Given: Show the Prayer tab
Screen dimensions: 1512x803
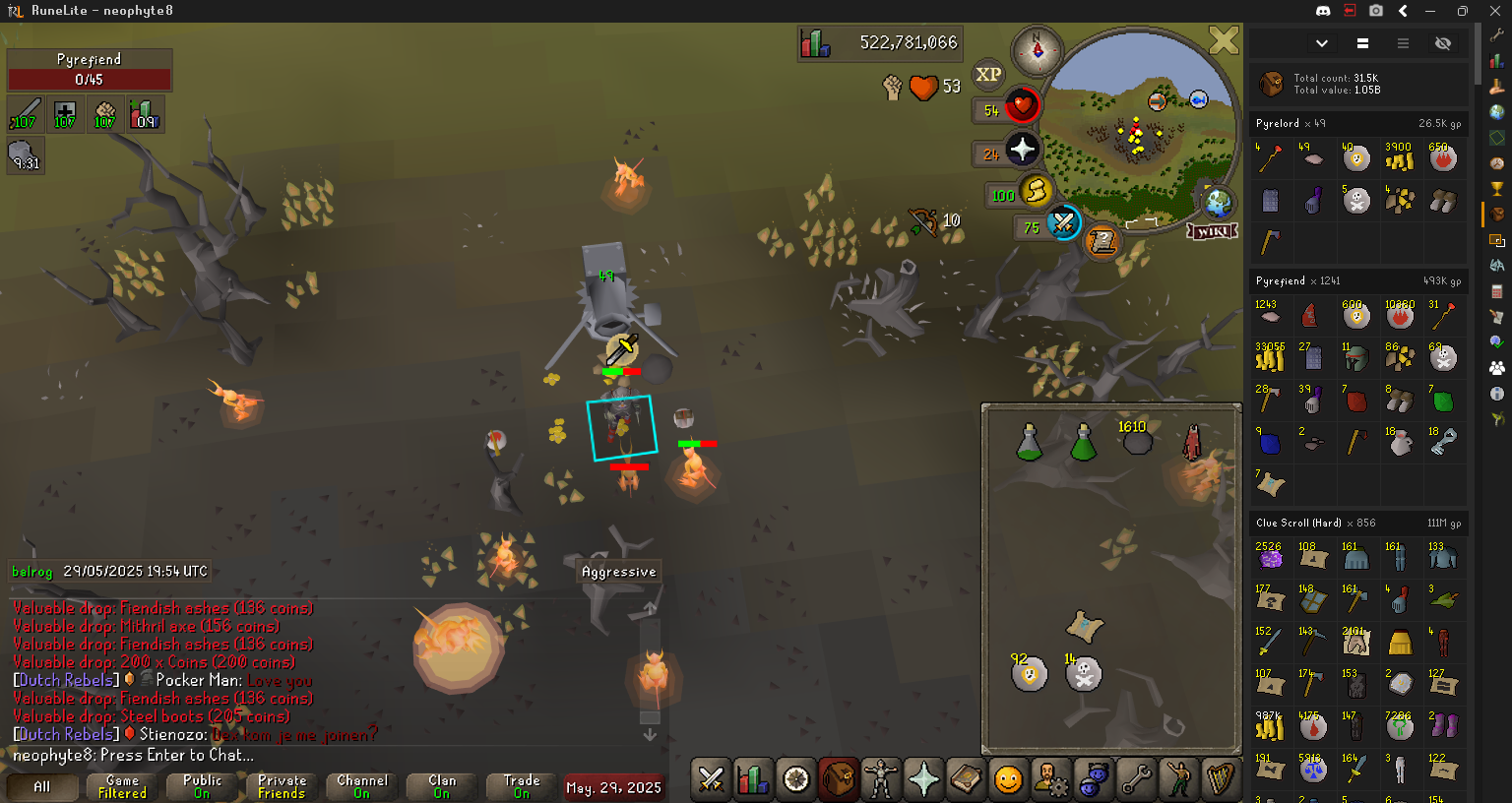Looking at the screenshot, I should 923,780.
